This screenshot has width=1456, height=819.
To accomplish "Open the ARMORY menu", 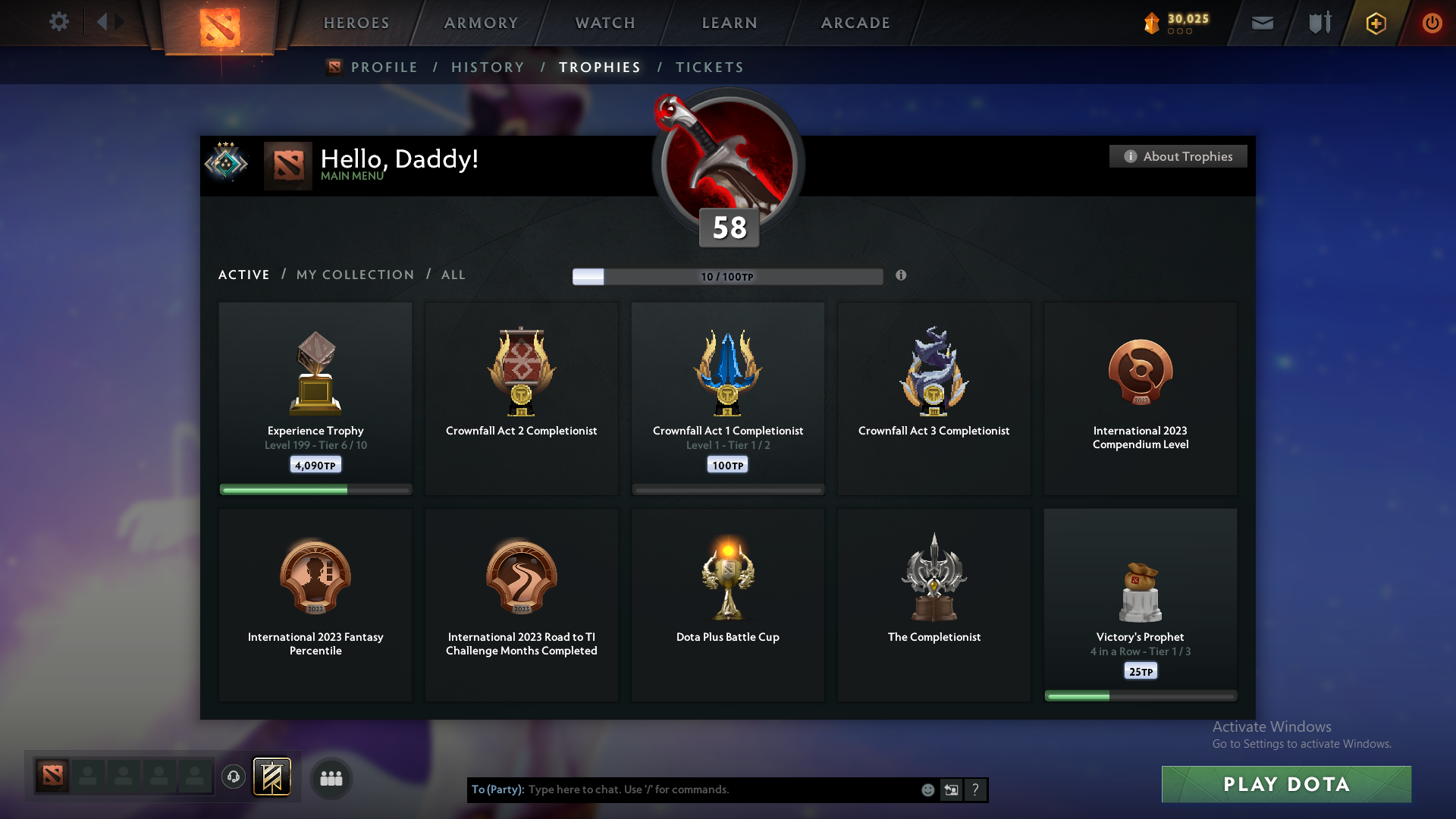I will (x=481, y=23).
